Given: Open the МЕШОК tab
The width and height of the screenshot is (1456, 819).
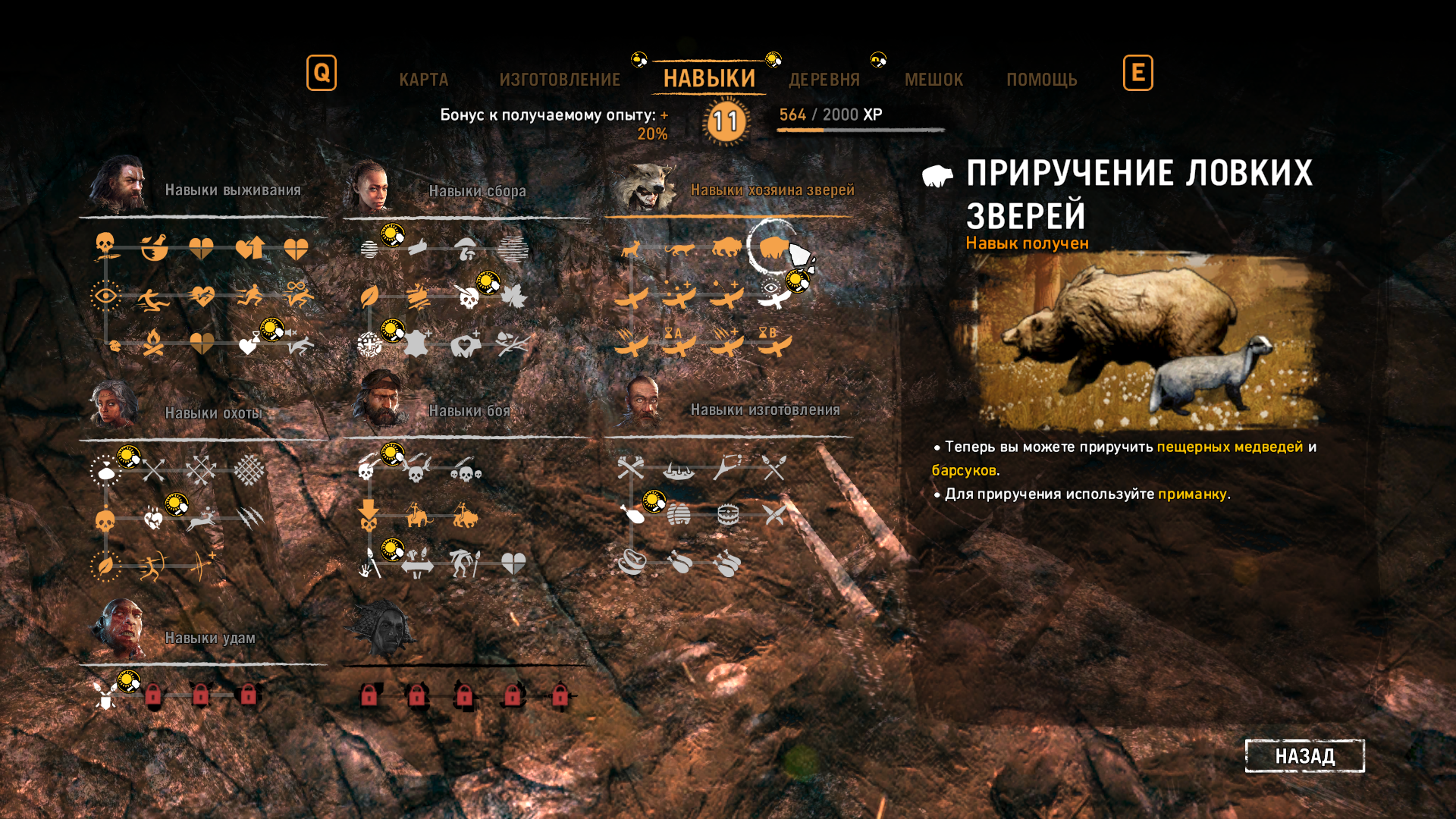Looking at the screenshot, I should point(934,80).
